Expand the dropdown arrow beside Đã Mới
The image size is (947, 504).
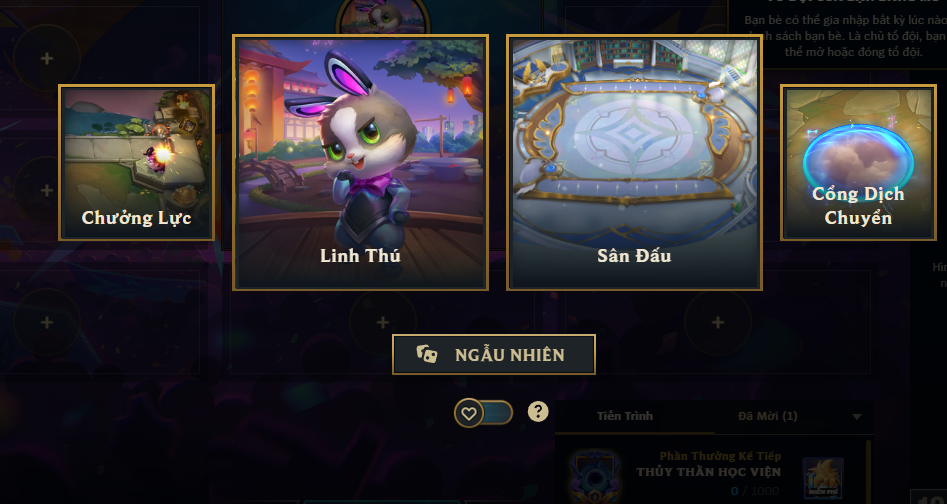click(856, 417)
